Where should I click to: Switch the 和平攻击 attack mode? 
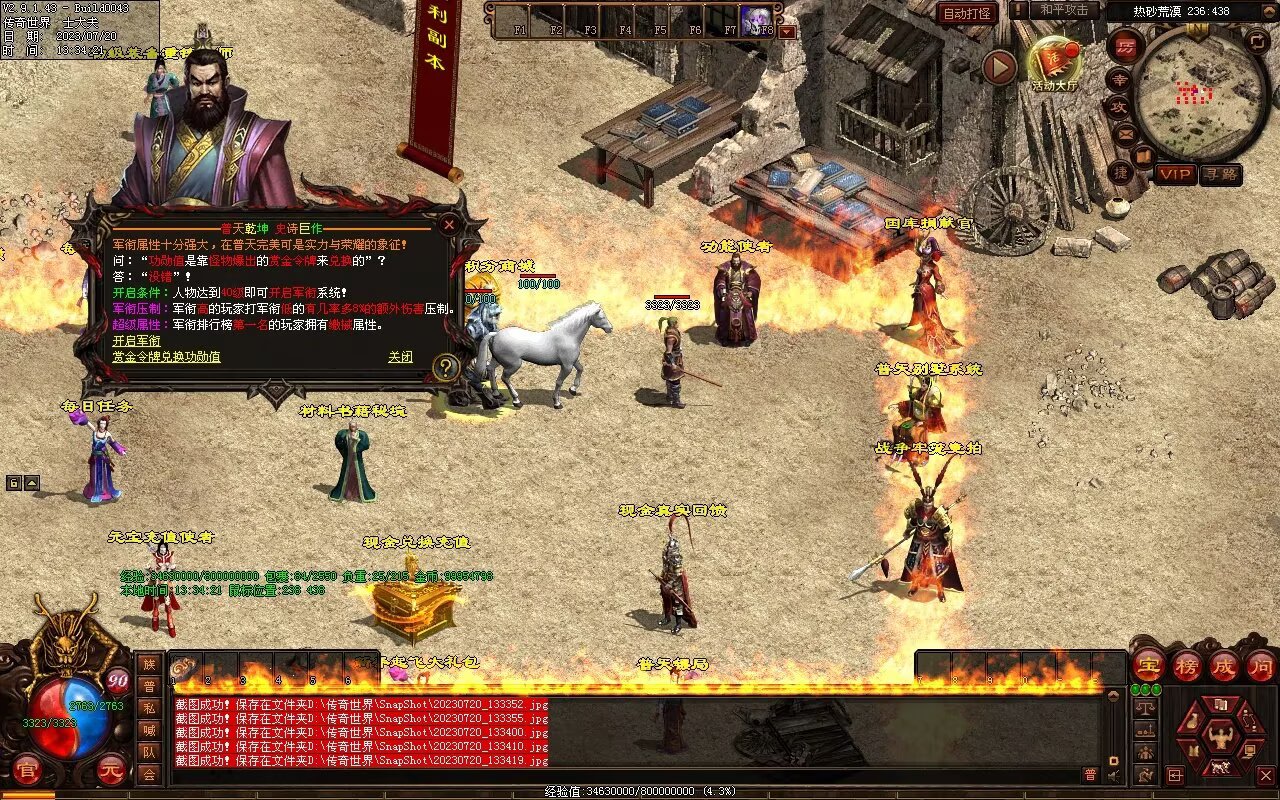(x=1064, y=10)
